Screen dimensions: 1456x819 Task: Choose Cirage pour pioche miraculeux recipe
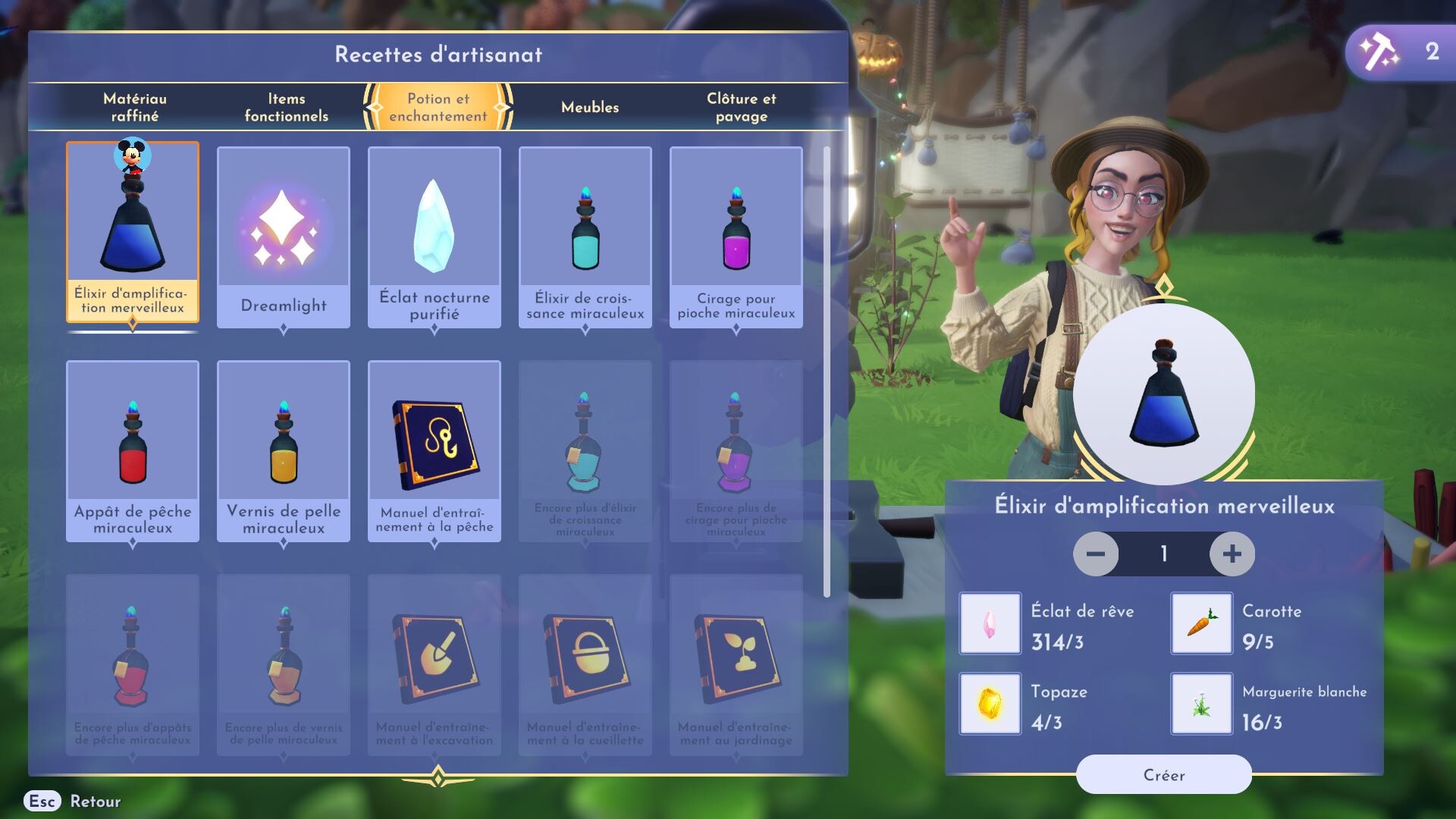[736, 237]
